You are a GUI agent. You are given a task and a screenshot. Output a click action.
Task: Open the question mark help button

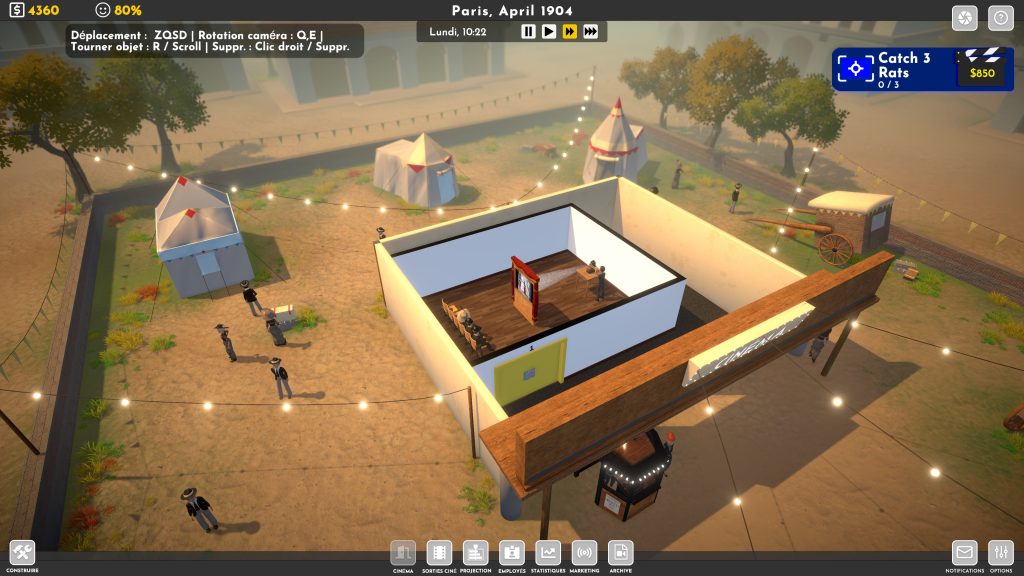coord(1000,18)
